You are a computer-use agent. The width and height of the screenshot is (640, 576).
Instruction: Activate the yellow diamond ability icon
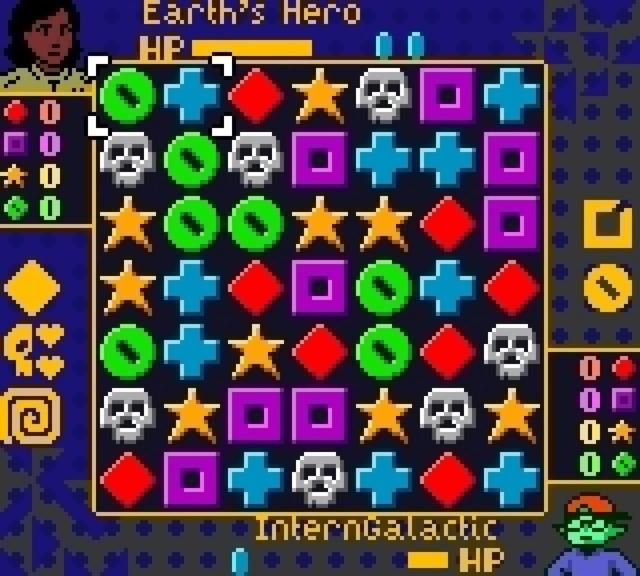pos(32,288)
